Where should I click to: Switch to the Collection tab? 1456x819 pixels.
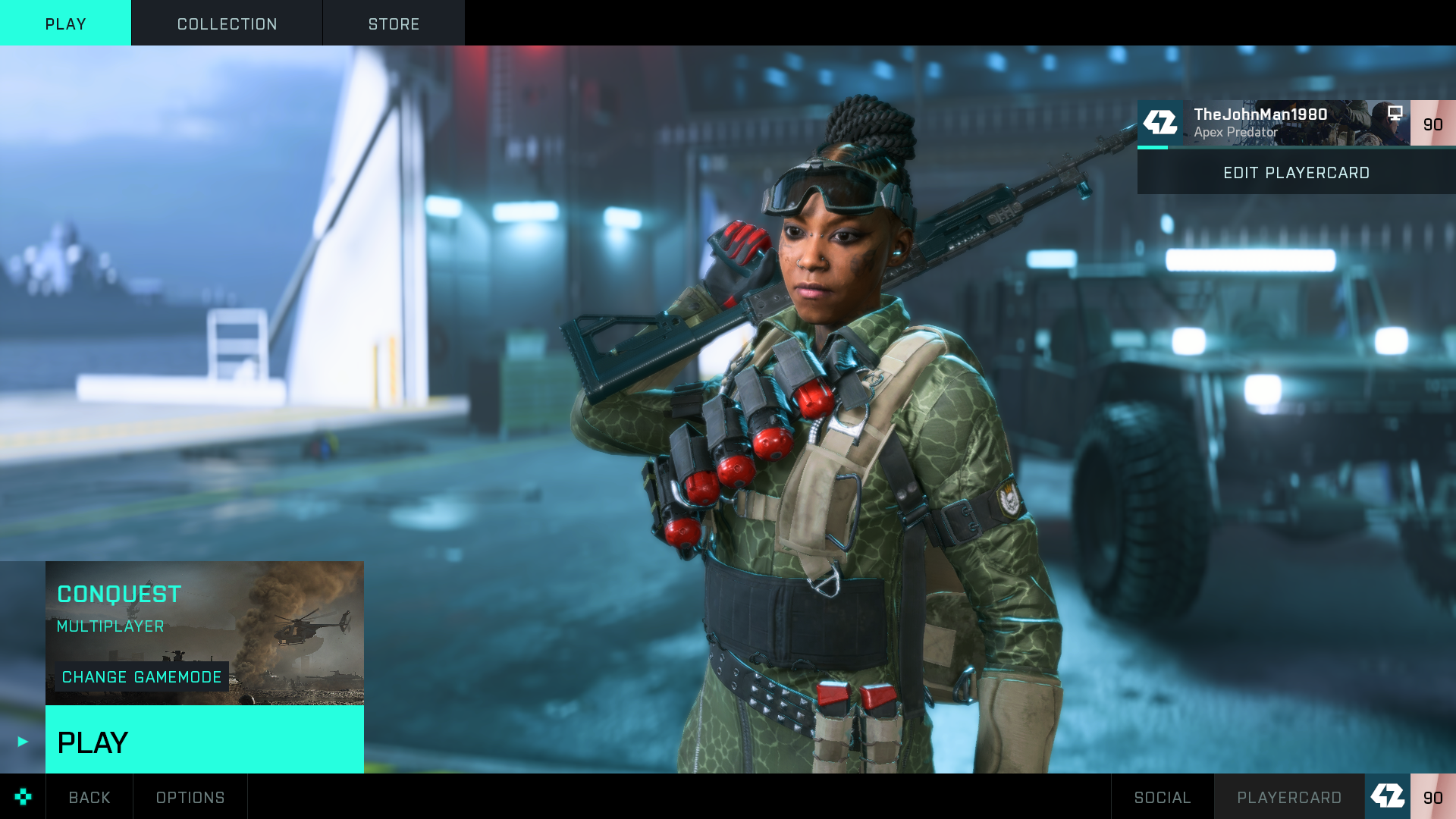tap(227, 24)
